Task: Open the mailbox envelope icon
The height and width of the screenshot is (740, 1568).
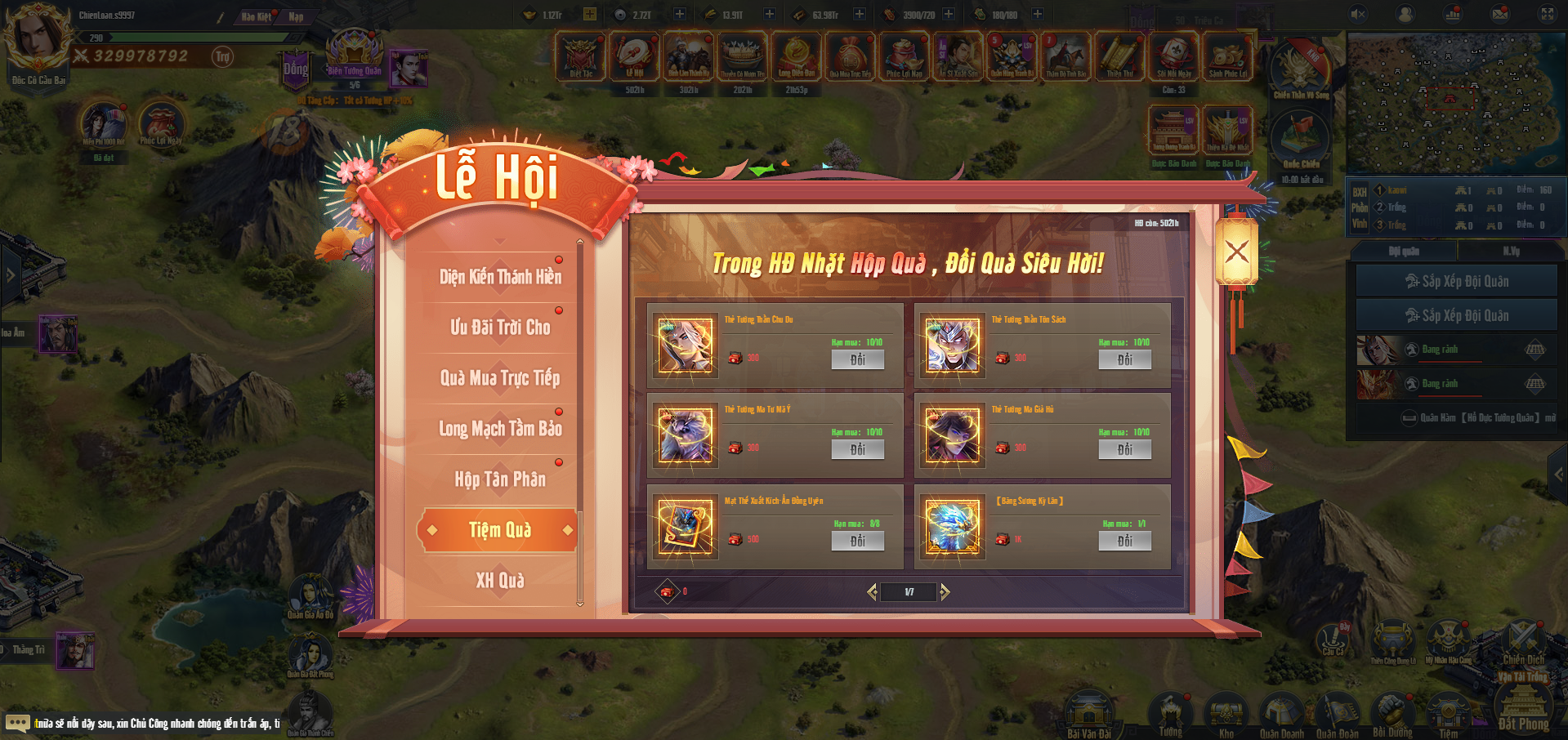Action: coord(1500,14)
